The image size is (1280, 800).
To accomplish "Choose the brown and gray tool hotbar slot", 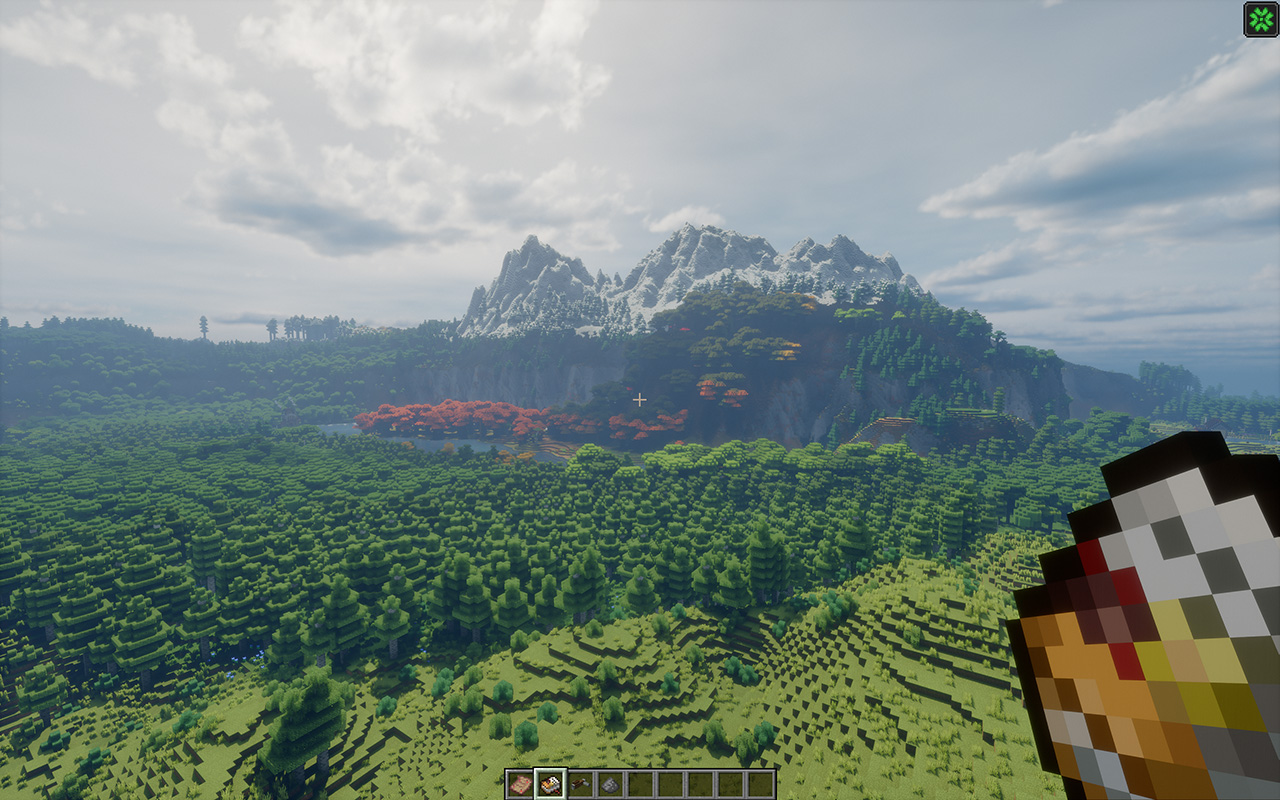I will [x=580, y=784].
